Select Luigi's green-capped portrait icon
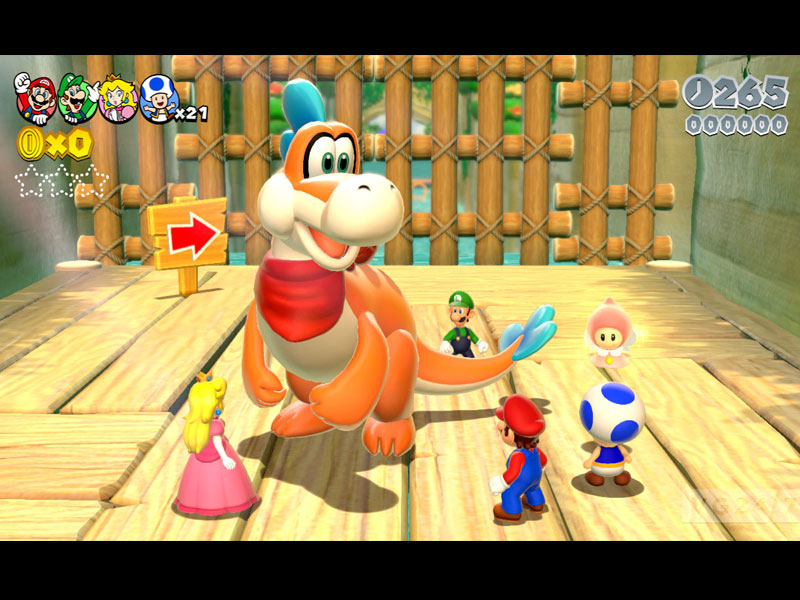Image resolution: width=800 pixels, height=600 pixels. coord(76,97)
